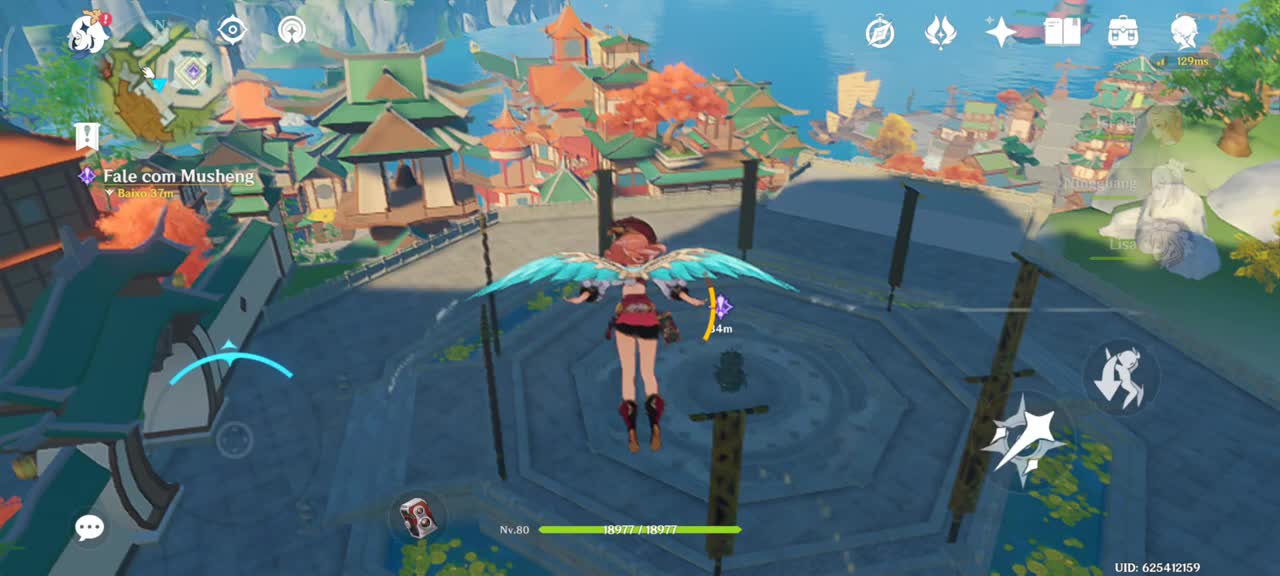The width and height of the screenshot is (1280, 576).
Task: Use the red camera gadget
Action: coord(418,516)
